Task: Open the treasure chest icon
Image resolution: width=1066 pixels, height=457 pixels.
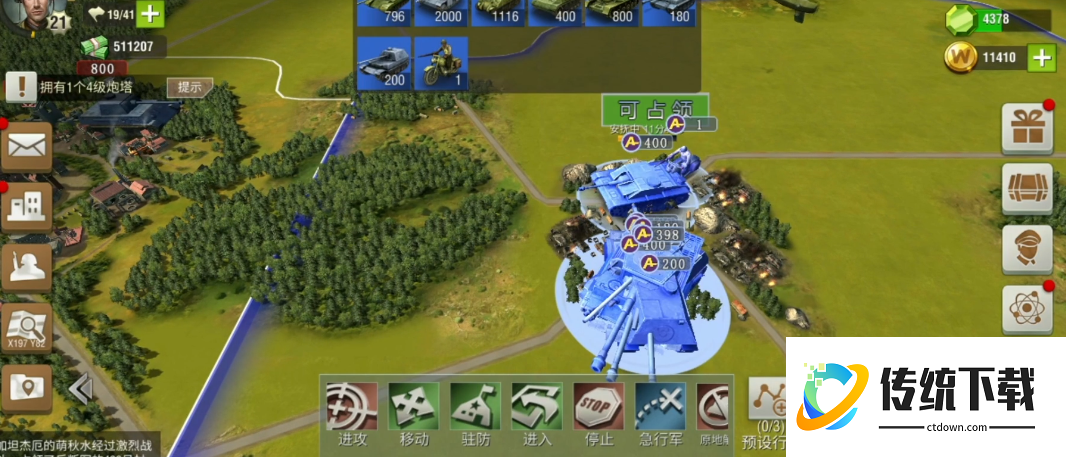Action: tap(1027, 189)
